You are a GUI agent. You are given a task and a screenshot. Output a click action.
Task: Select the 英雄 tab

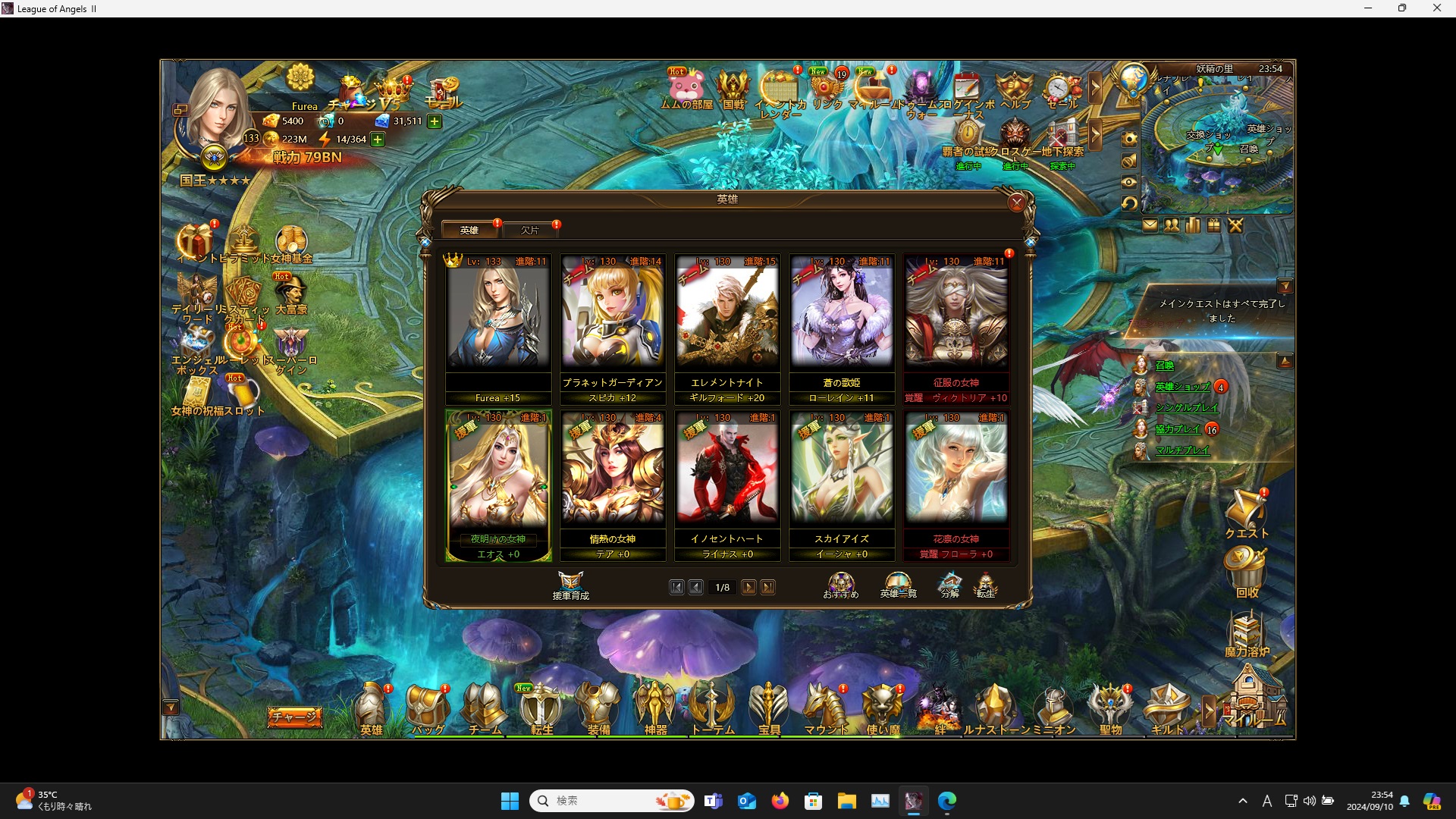[469, 230]
